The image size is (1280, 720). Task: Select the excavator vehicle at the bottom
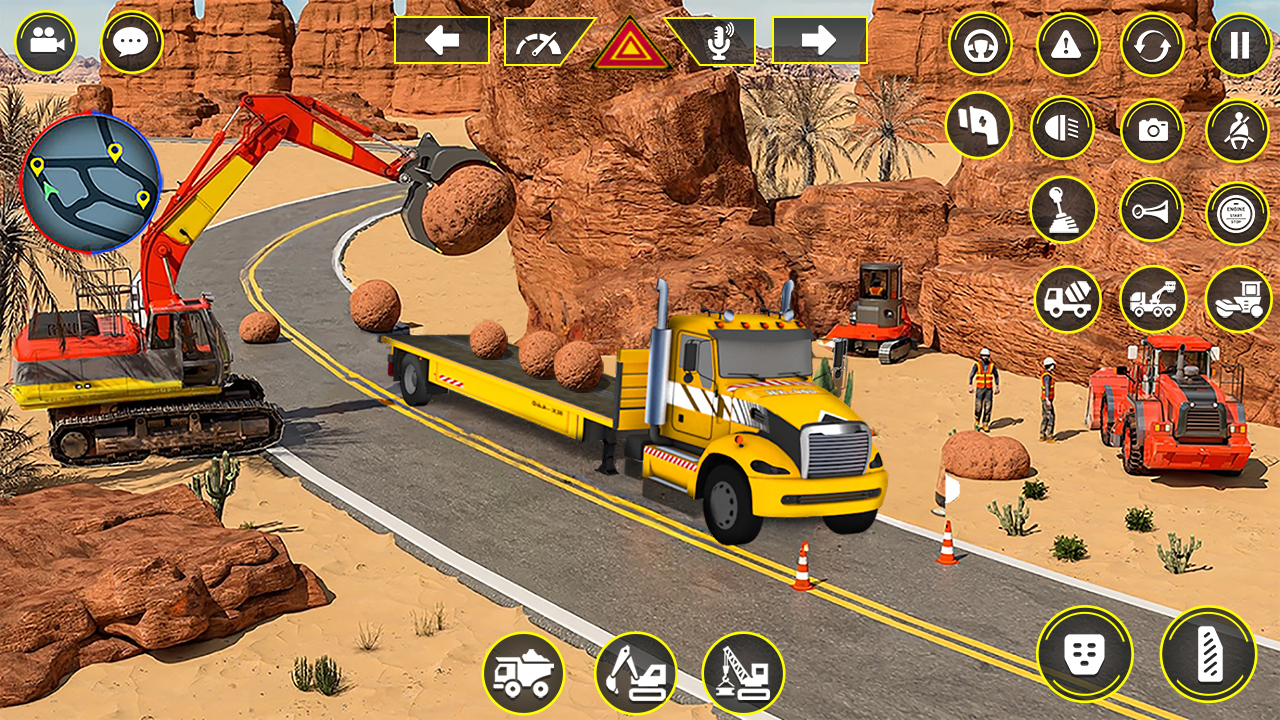pyautogui.click(x=636, y=673)
